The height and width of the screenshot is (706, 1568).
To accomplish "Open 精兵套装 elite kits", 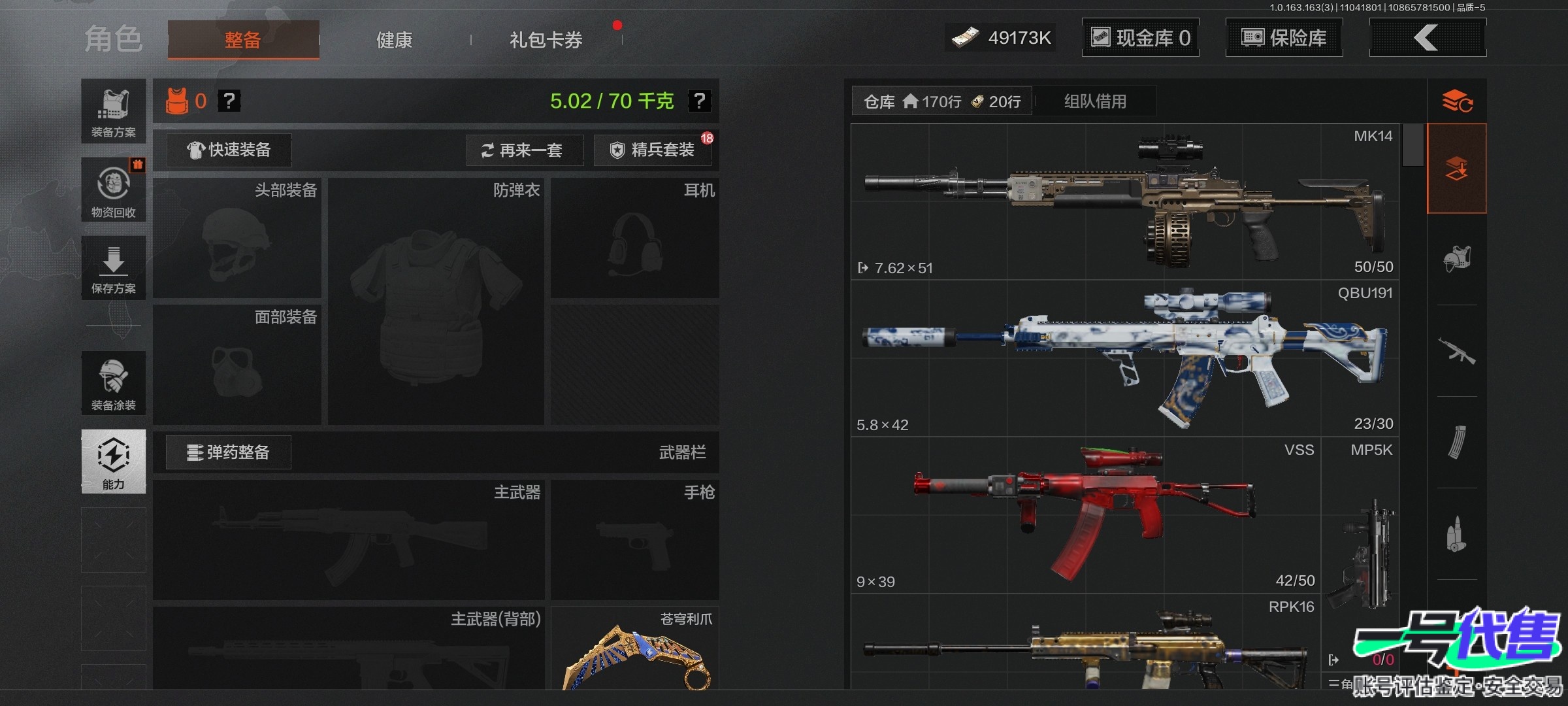I will 653,150.
